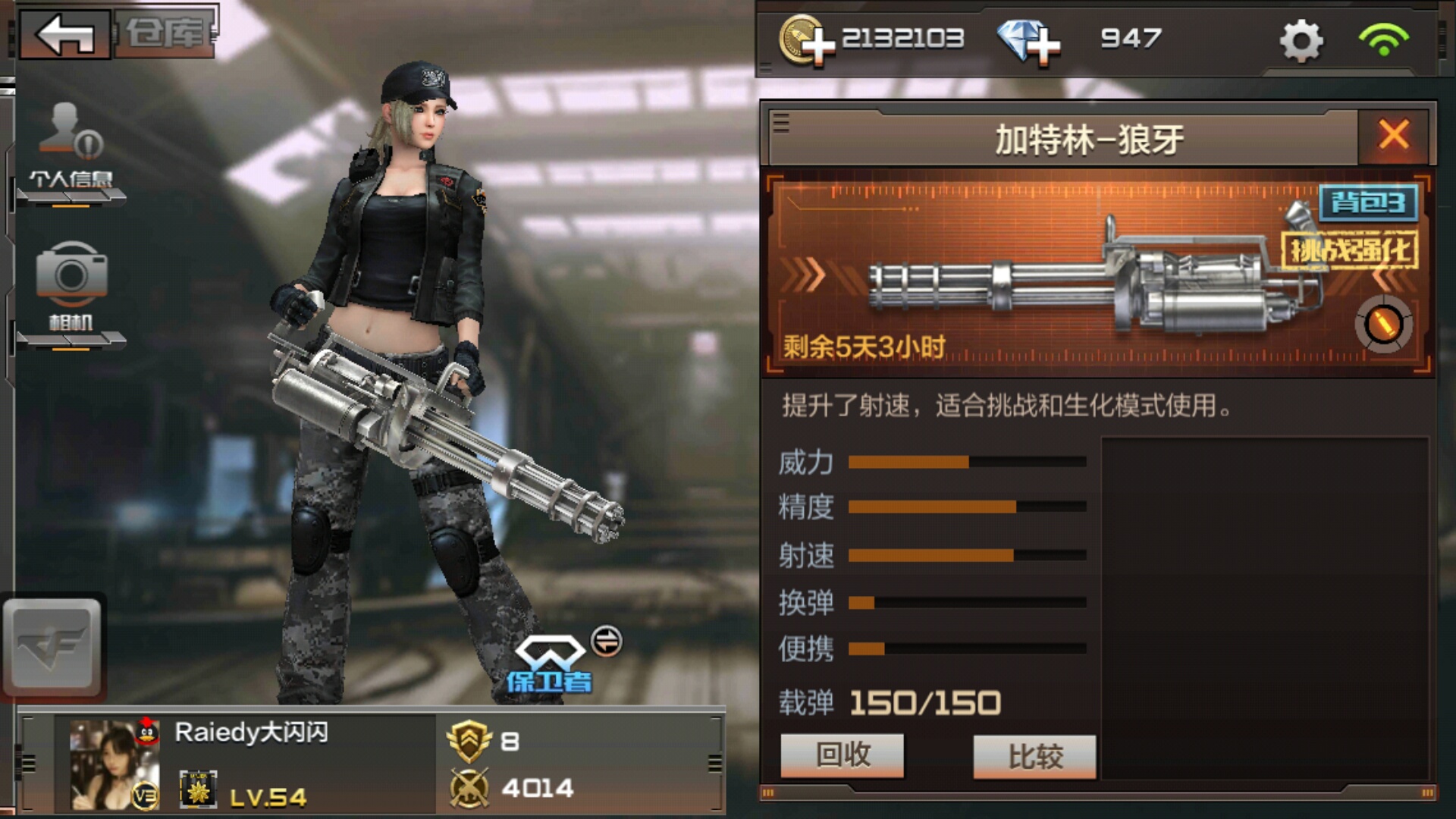1456x819 pixels.
Task: Select the 背包3 backpack tag
Action: point(1368,202)
